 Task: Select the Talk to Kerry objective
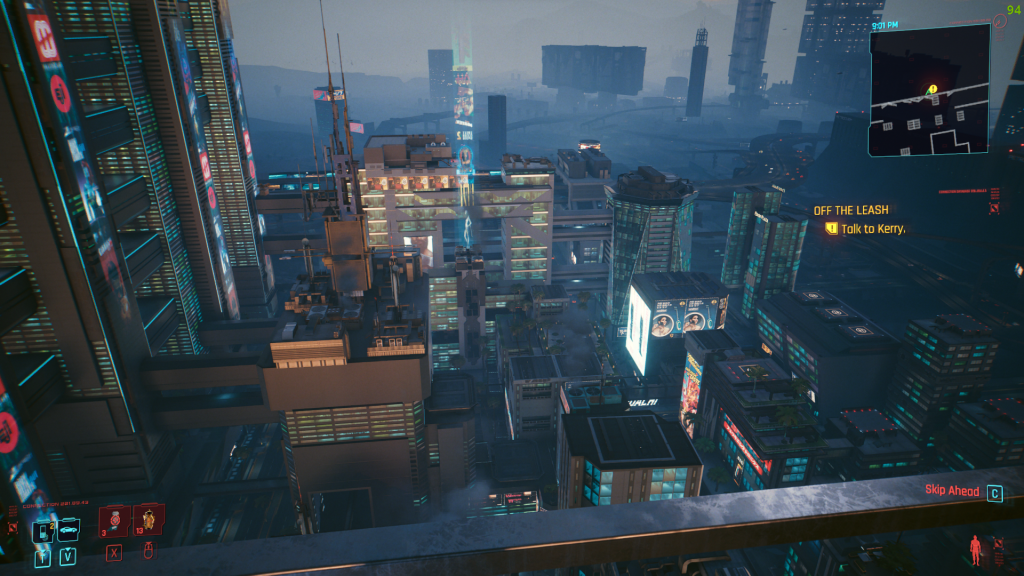872,229
